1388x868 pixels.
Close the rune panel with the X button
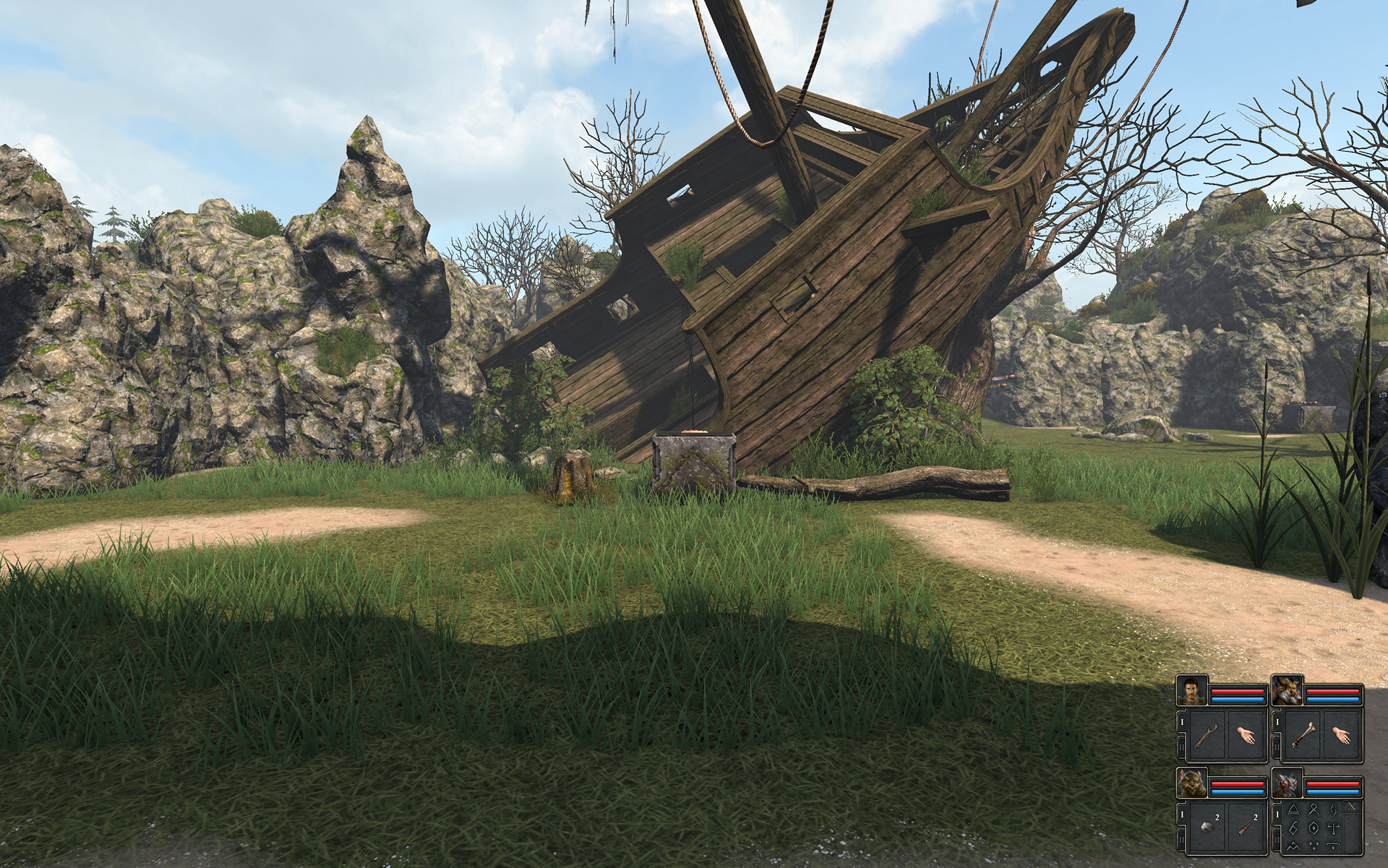pyautogui.click(x=1353, y=806)
